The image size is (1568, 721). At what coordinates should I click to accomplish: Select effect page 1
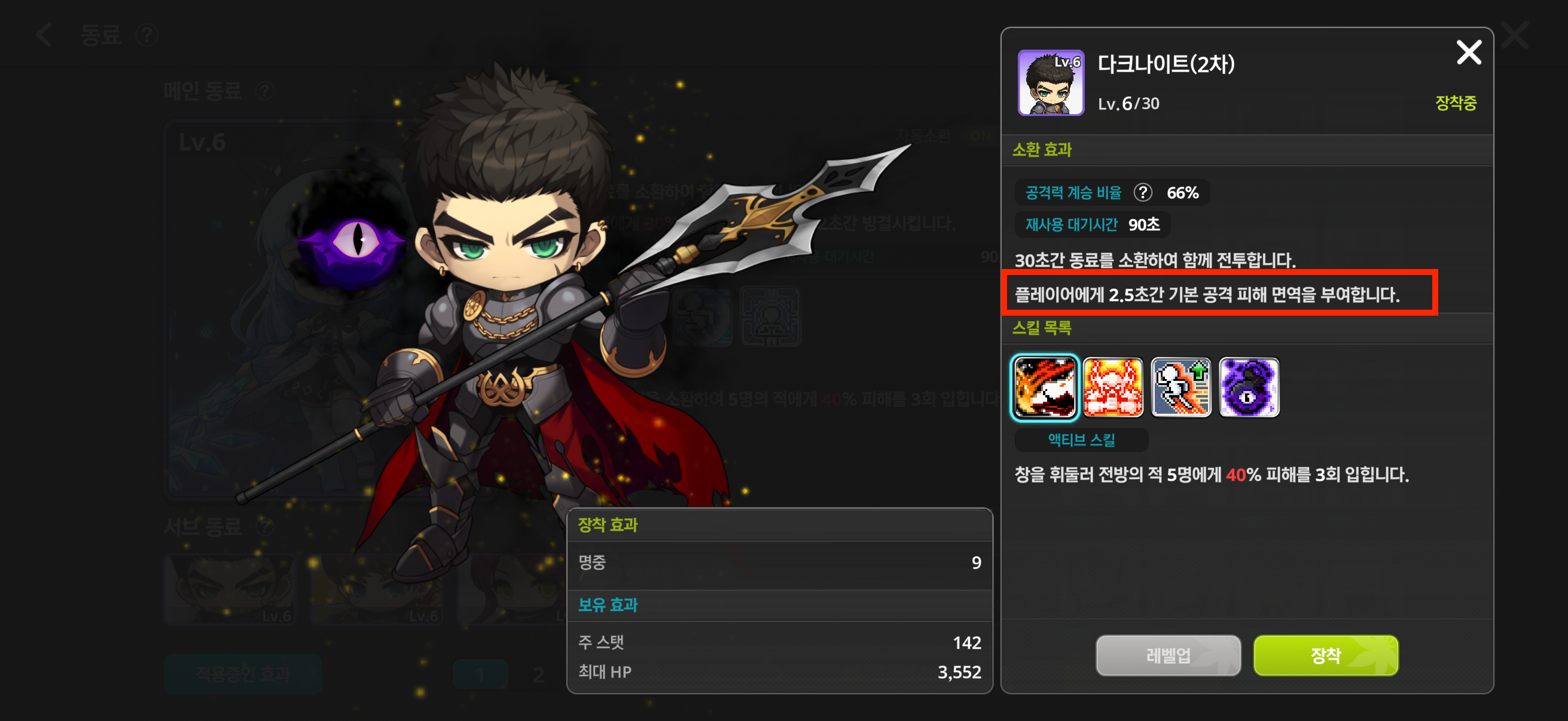click(x=480, y=676)
